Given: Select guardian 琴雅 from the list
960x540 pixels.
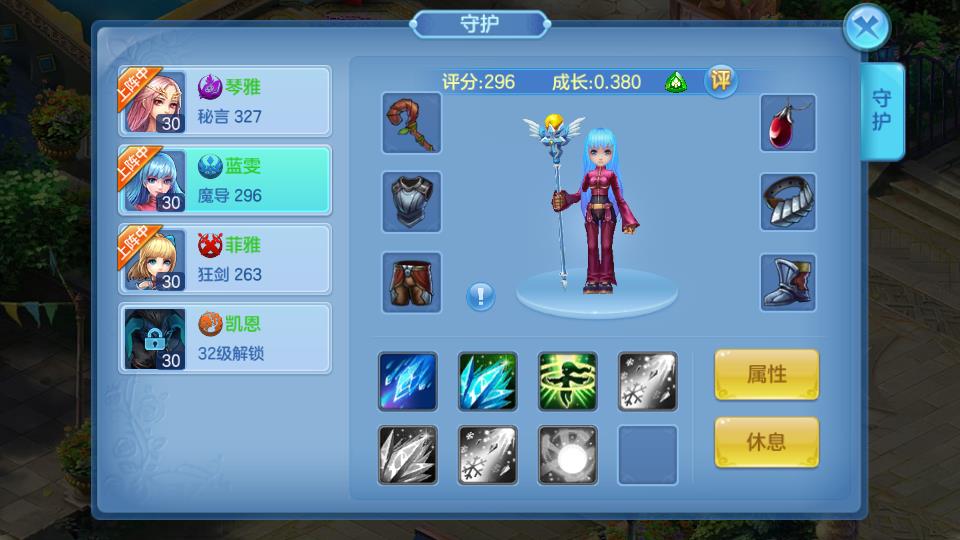Looking at the screenshot, I should [x=225, y=101].
